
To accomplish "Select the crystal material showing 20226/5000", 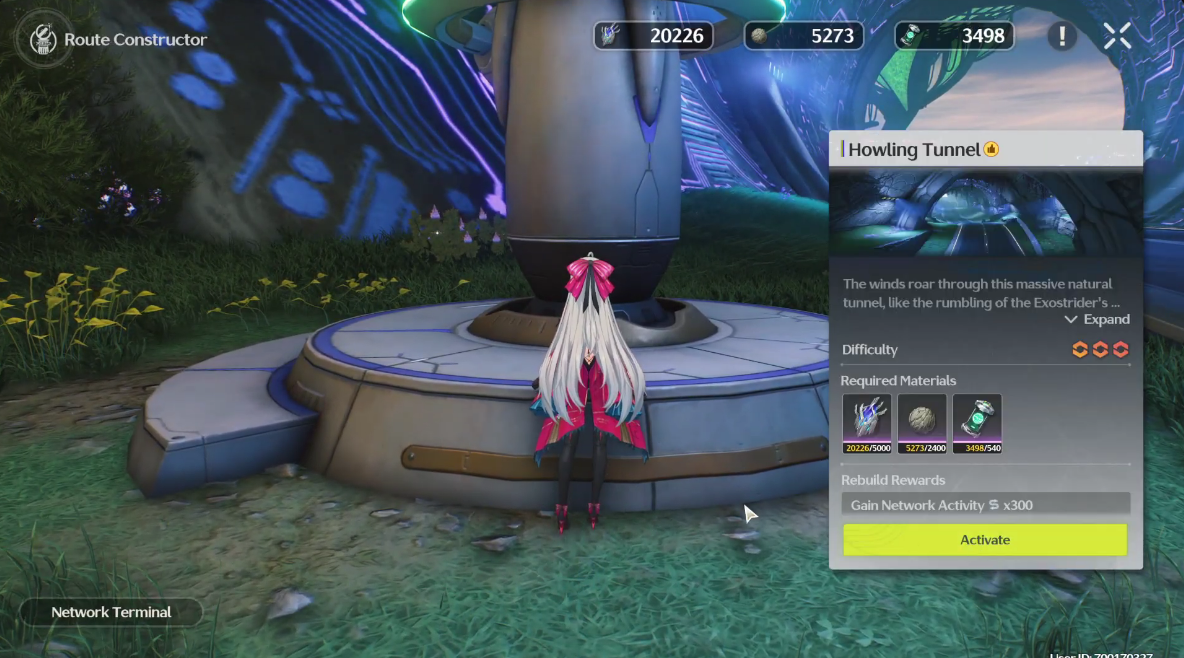I will click(x=866, y=423).
